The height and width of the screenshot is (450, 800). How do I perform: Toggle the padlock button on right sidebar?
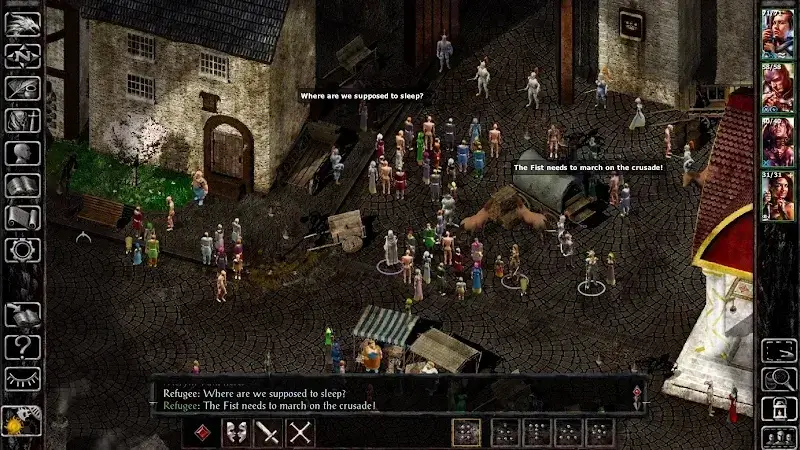[x=777, y=408]
